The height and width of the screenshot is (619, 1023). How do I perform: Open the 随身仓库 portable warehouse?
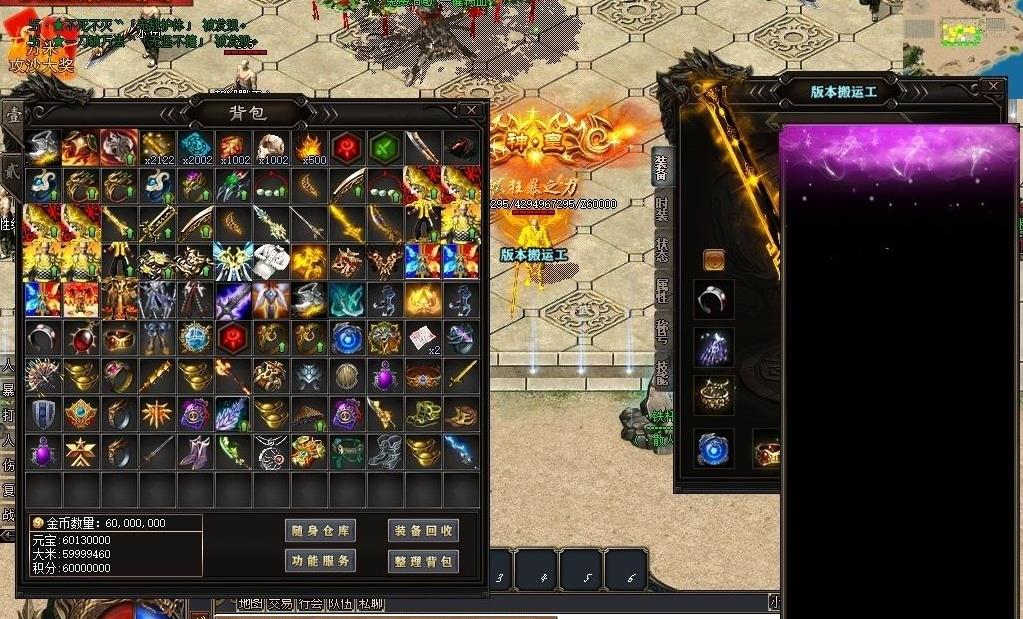(320, 531)
